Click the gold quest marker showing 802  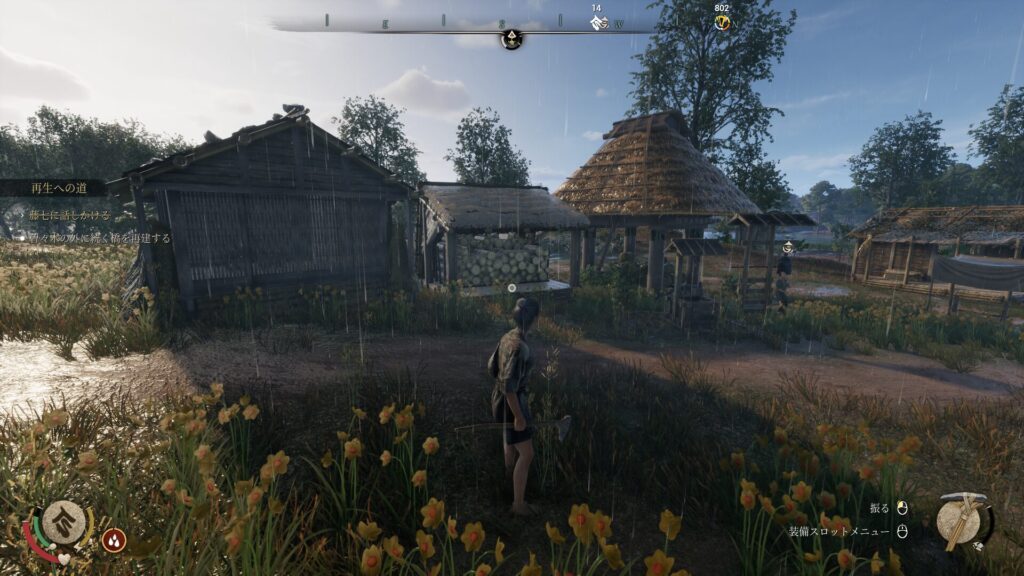pyautogui.click(x=722, y=22)
